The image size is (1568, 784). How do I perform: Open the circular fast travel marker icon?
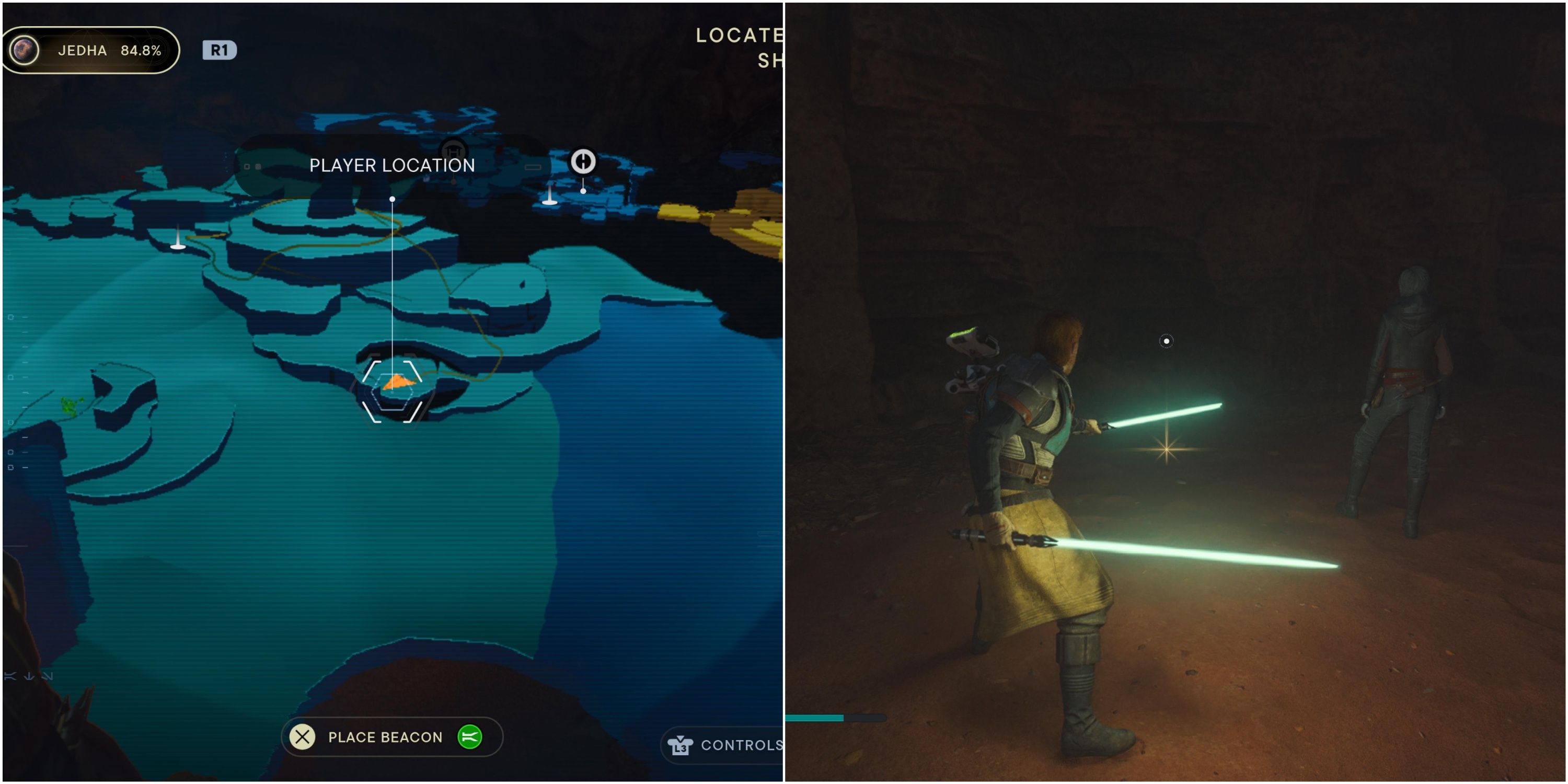click(x=583, y=159)
